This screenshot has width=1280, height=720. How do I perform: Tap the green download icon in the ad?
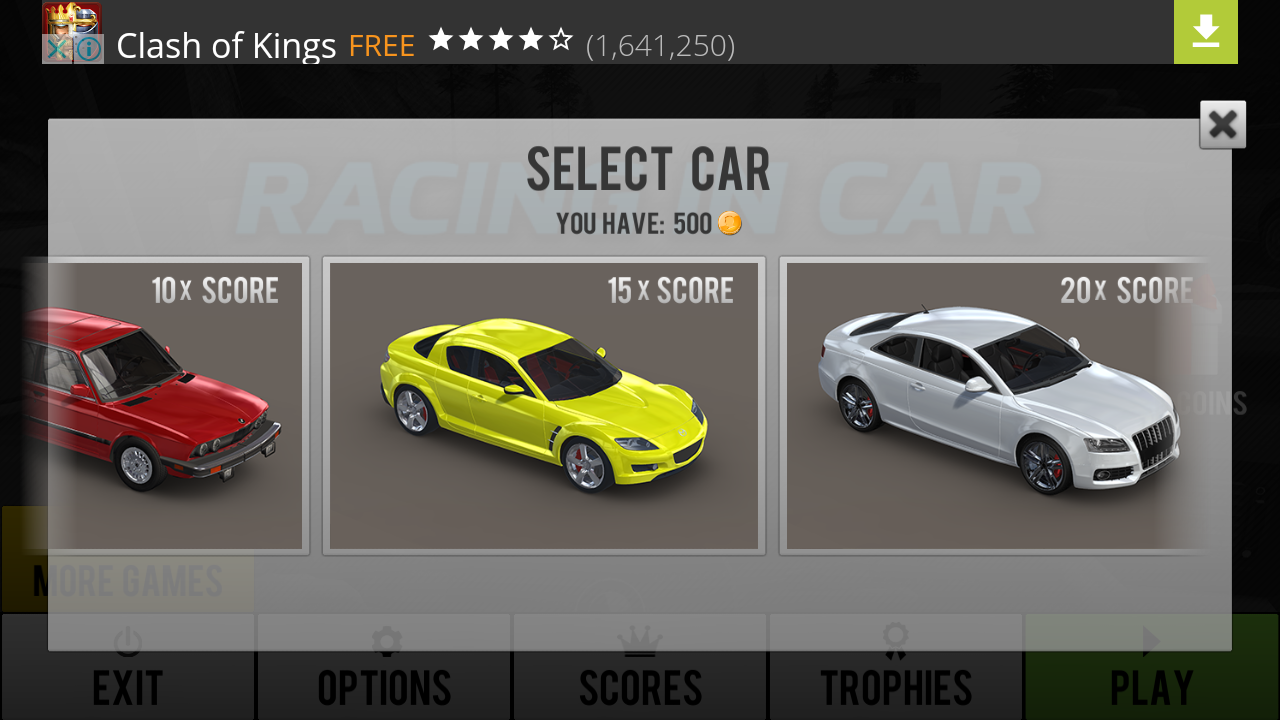pos(1205,31)
